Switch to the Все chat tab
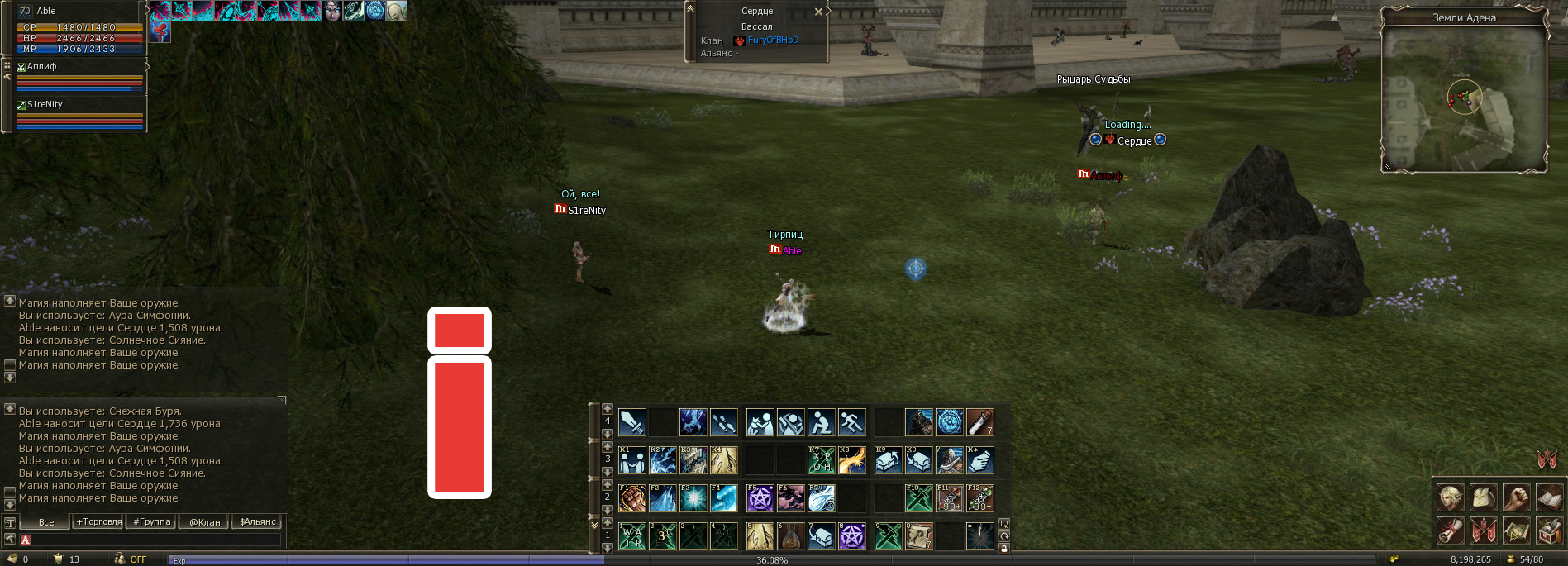Image resolution: width=1568 pixels, height=566 pixels. click(46, 522)
